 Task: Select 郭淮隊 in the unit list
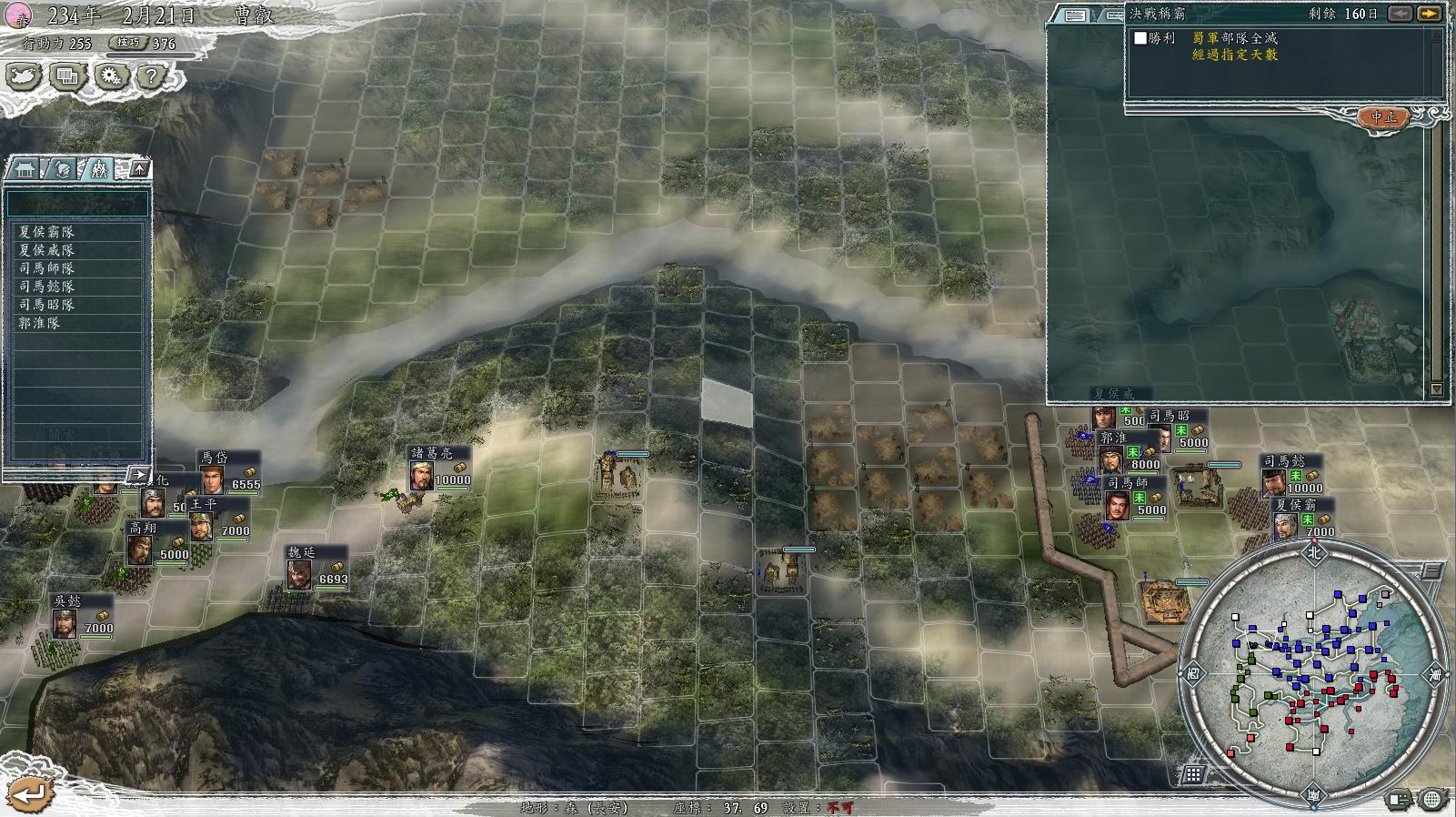[40, 323]
